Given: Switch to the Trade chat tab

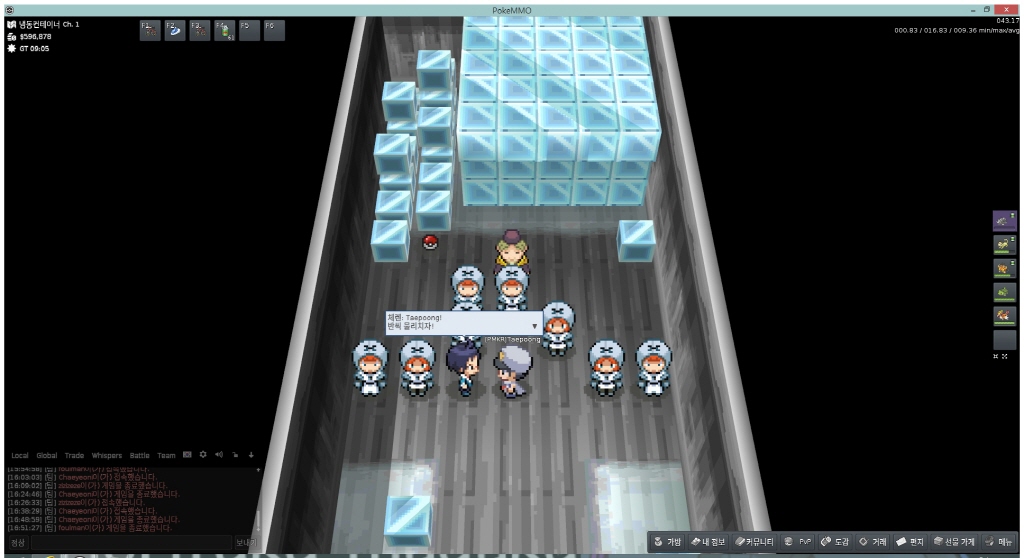Looking at the screenshot, I should (x=75, y=455).
